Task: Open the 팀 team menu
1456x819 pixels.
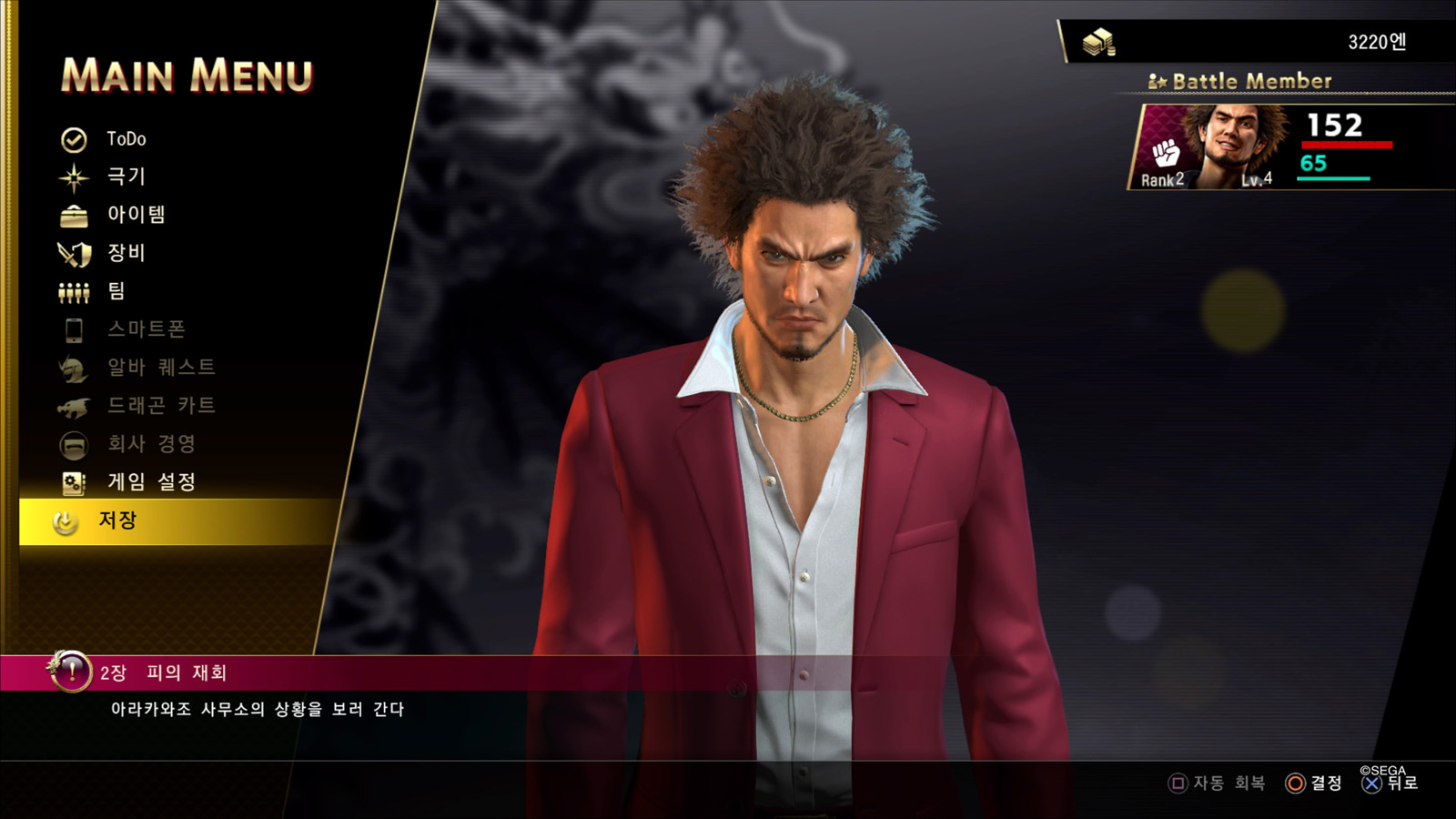Action: pyautogui.click(x=116, y=291)
